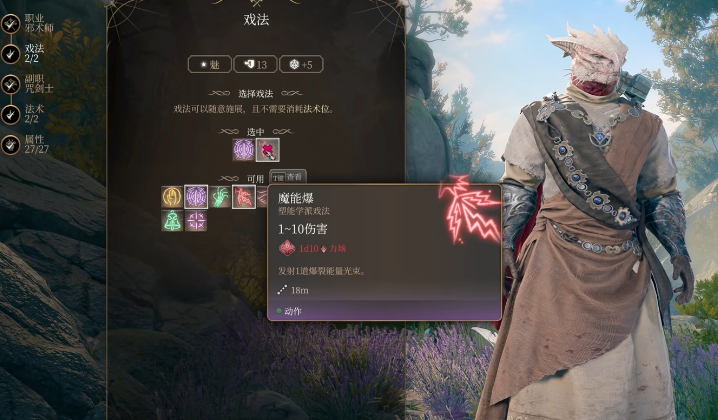Switch to the 法术 spells step
The image size is (718, 420).
pos(30,114)
